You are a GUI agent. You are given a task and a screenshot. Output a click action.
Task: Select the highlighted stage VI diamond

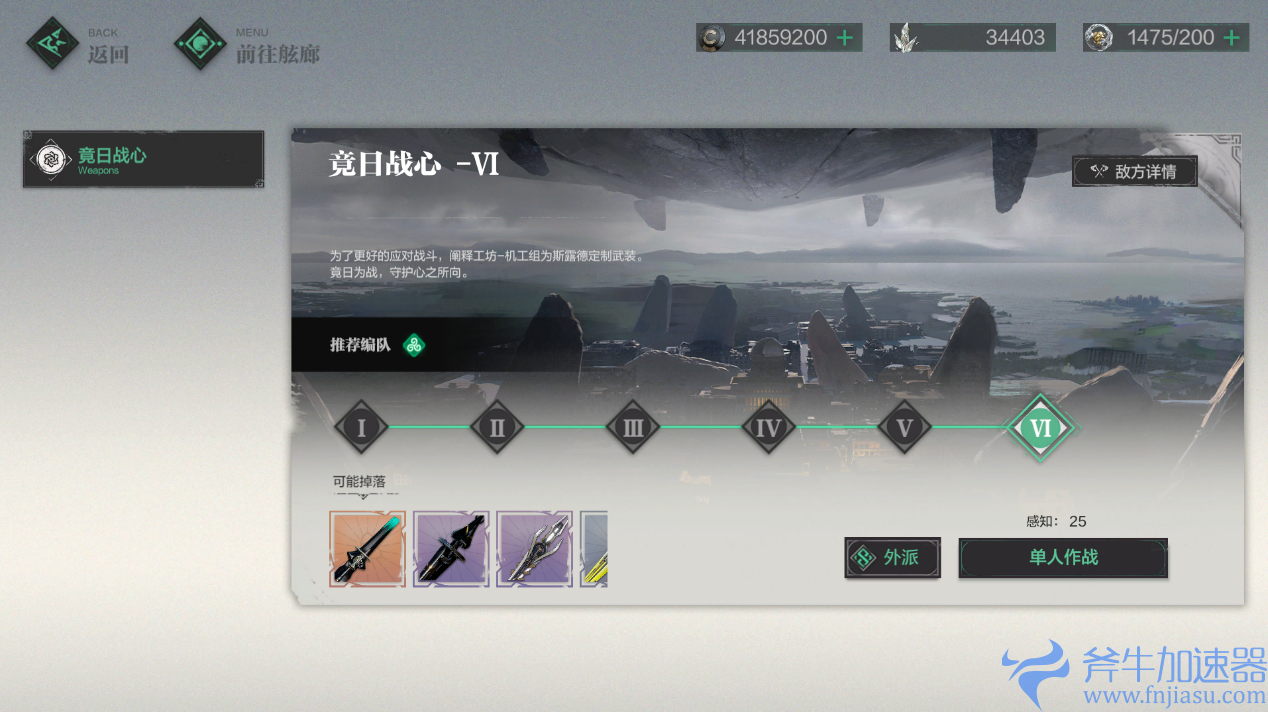point(1040,428)
